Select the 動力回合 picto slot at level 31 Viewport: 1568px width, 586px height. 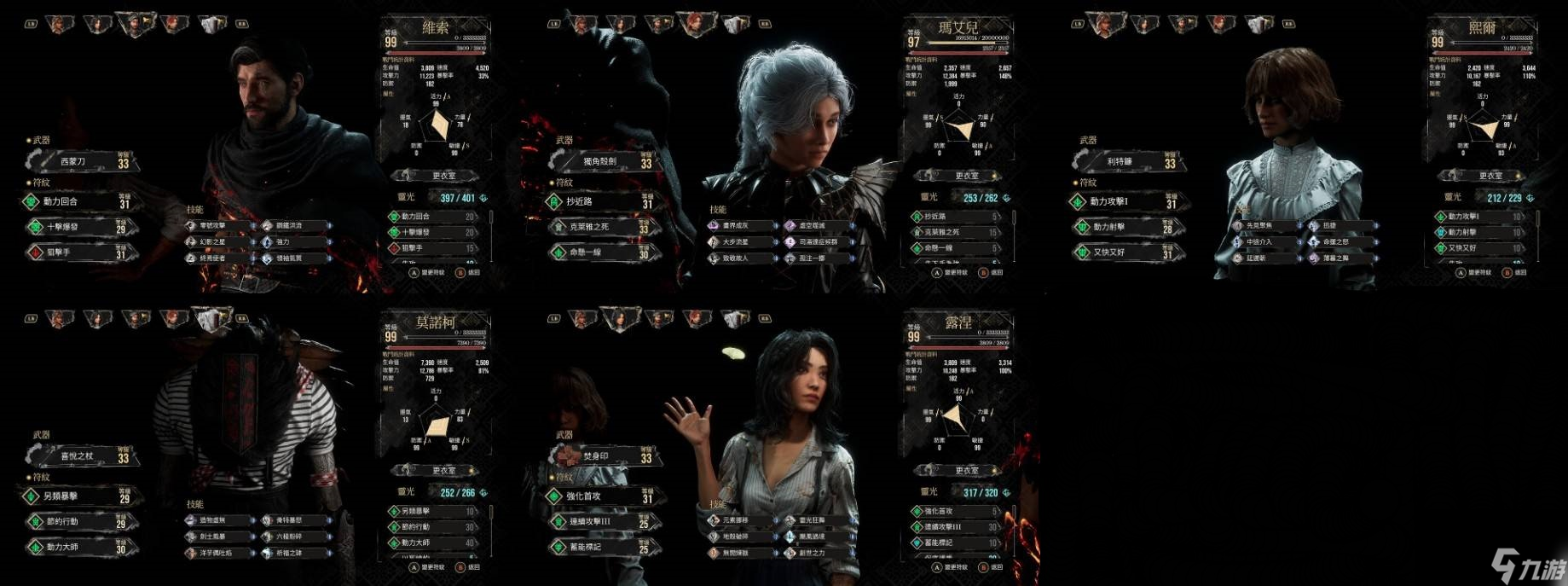tap(77, 202)
